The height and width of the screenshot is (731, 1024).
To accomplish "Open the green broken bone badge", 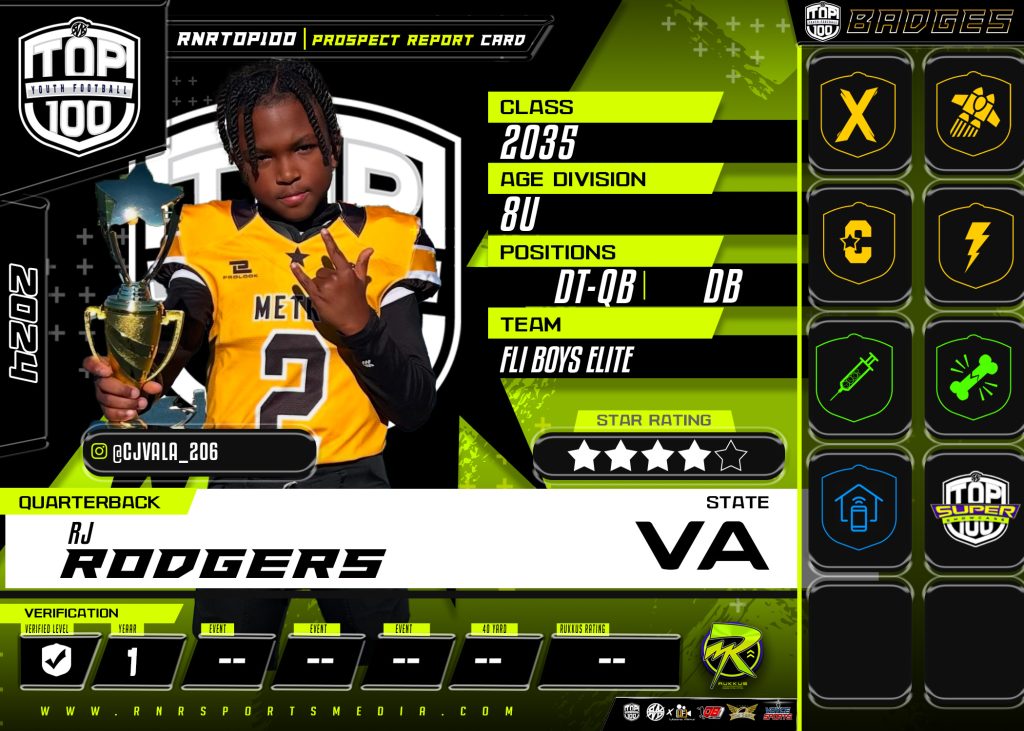I will point(973,376).
